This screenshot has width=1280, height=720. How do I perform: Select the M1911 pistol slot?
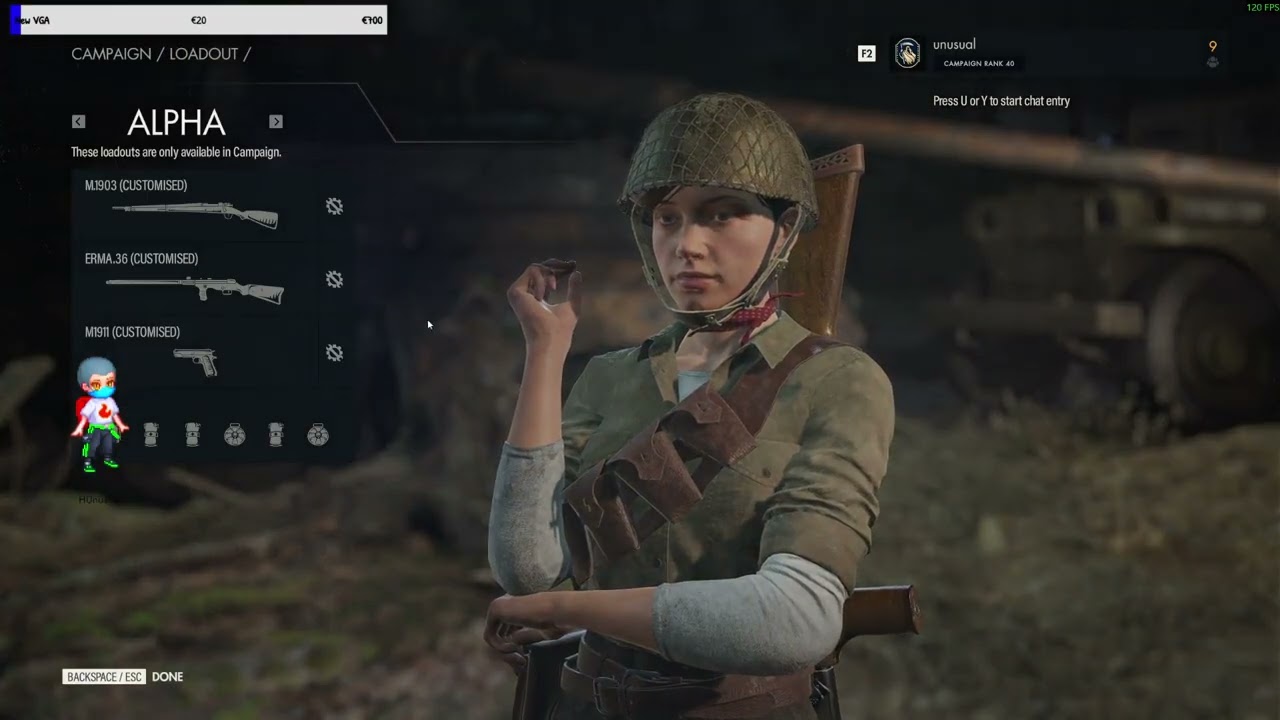click(x=195, y=353)
